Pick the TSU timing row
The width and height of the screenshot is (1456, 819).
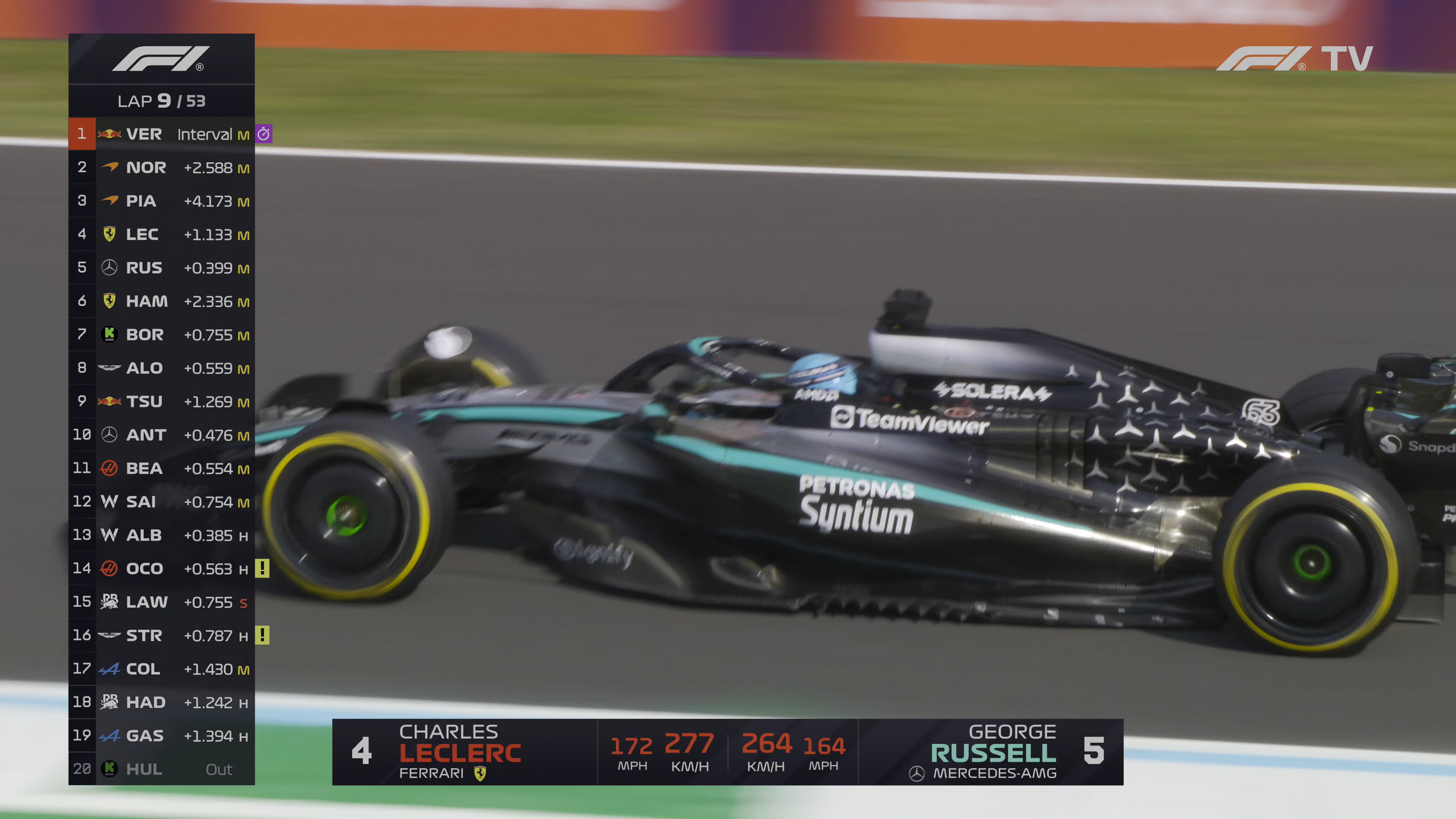pos(161,401)
